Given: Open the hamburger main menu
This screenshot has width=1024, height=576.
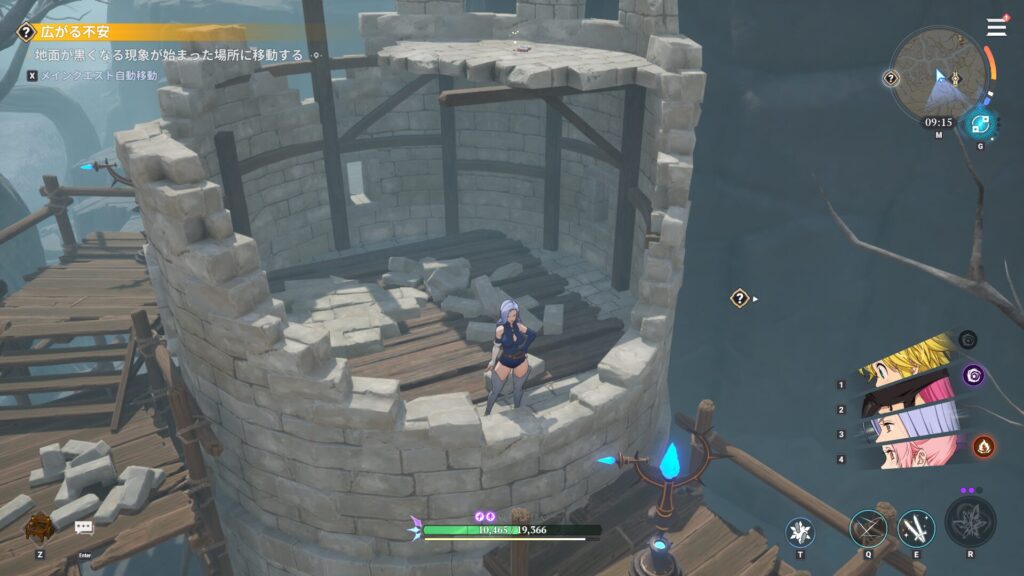Looking at the screenshot, I should tap(996, 28).
